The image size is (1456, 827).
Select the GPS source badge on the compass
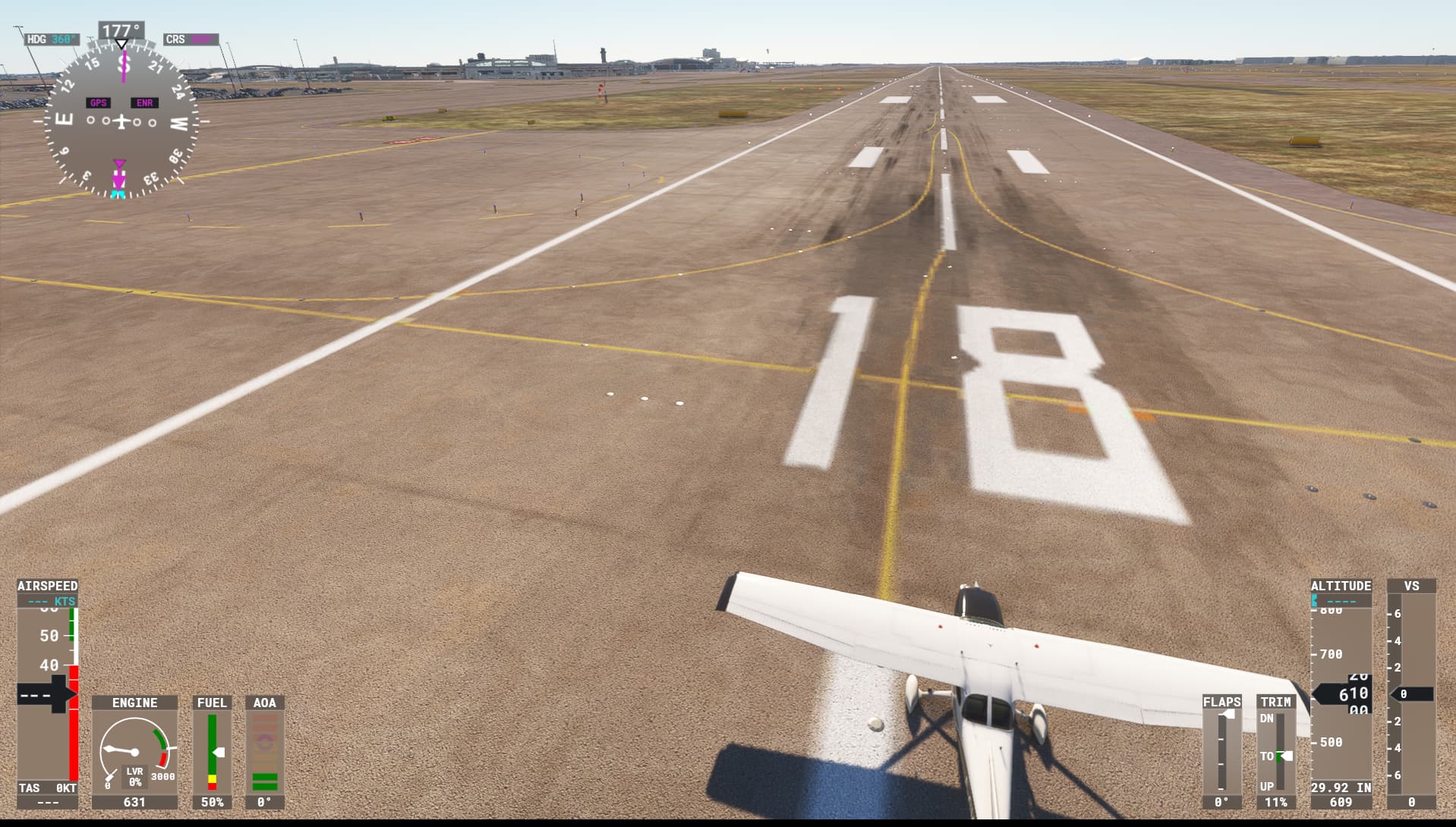pos(97,101)
